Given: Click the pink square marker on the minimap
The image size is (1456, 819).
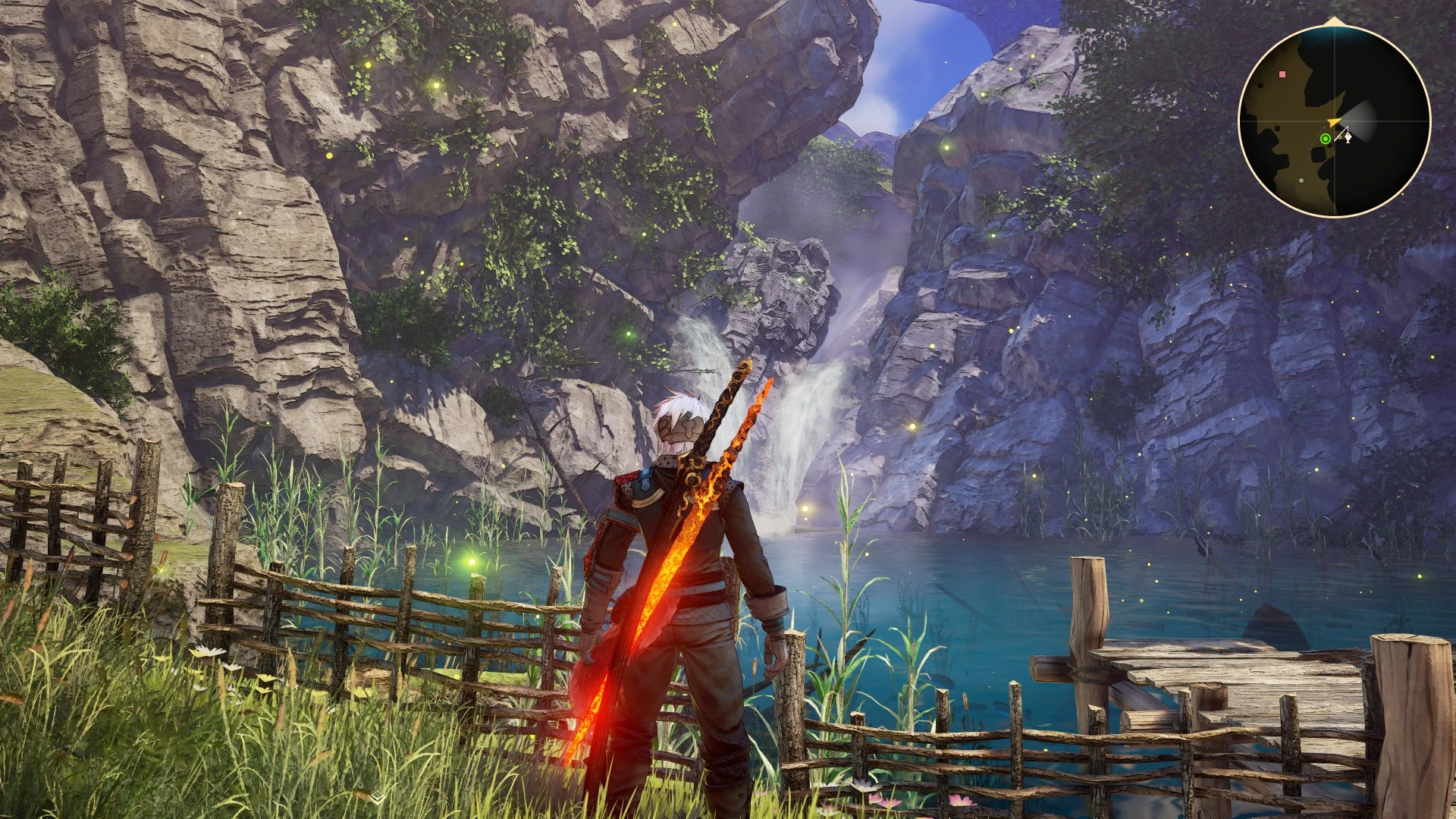Looking at the screenshot, I should tap(1282, 74).
